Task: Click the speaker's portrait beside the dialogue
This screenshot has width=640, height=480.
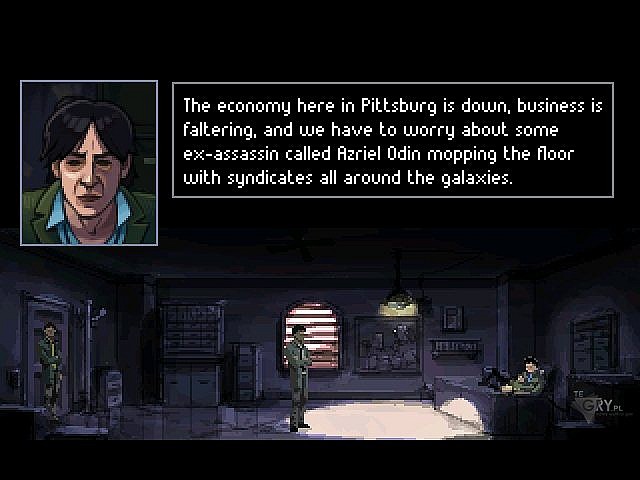Action: coord(89,163)
